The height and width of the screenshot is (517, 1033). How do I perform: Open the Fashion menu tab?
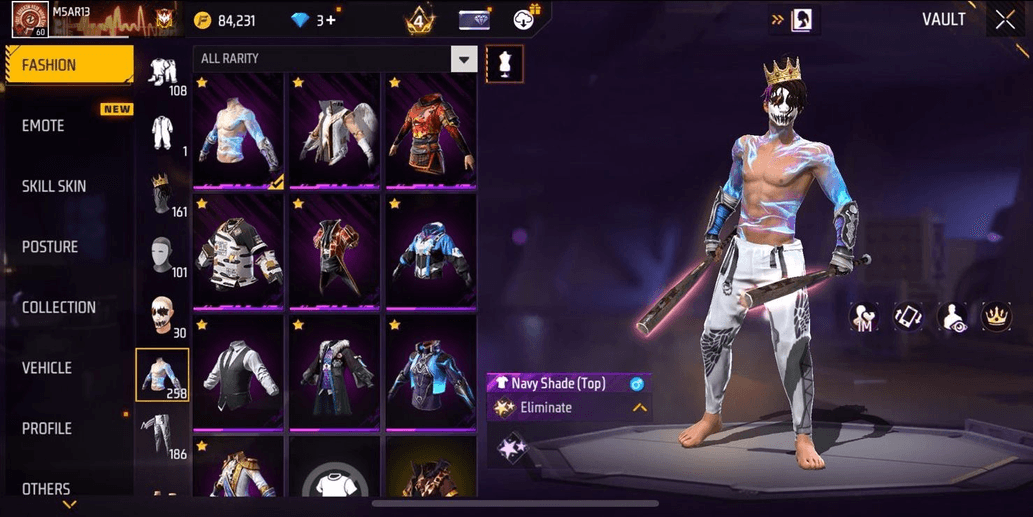tap(68, 65)
